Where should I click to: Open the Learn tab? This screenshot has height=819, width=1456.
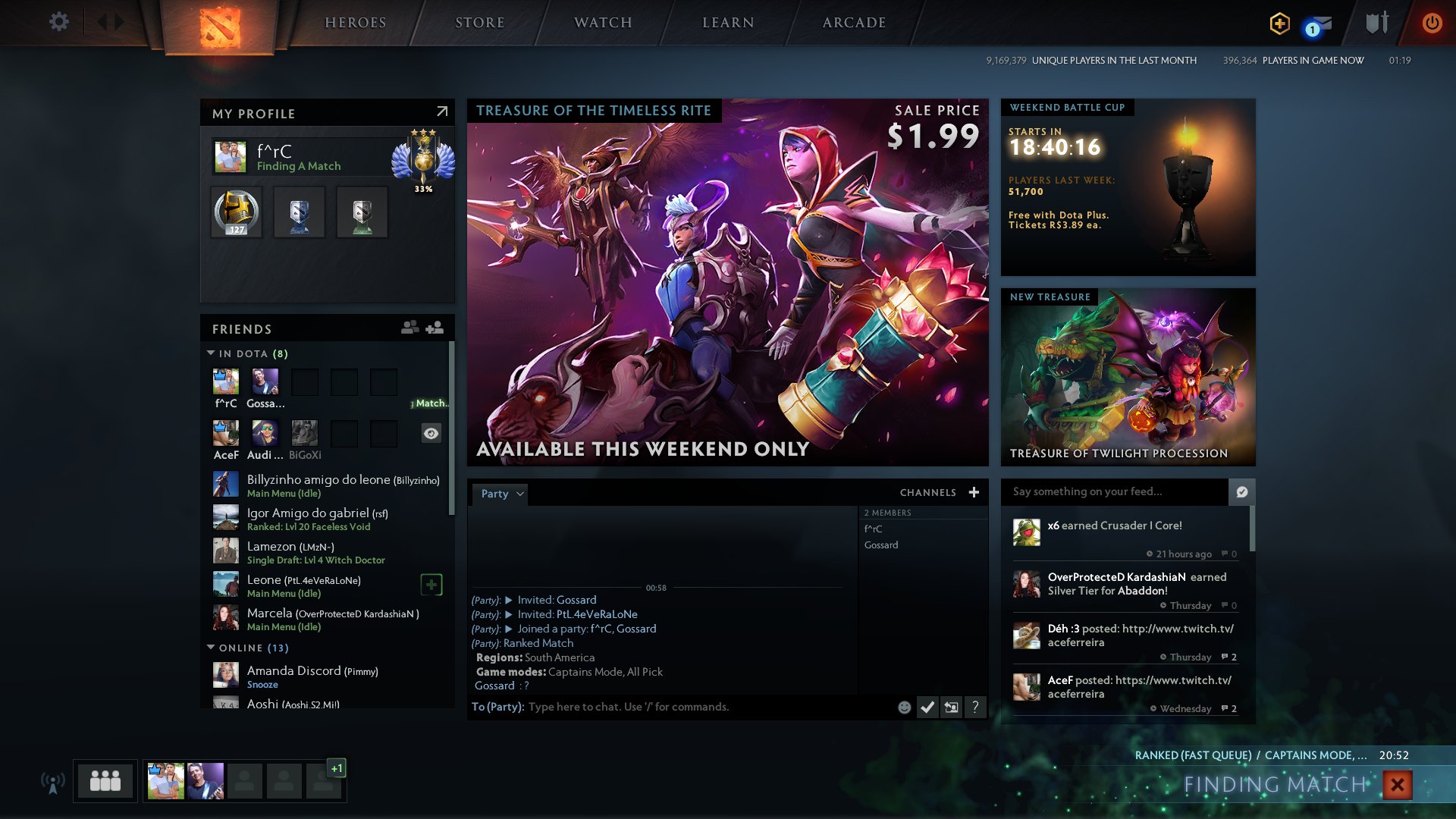click(728, 23)
